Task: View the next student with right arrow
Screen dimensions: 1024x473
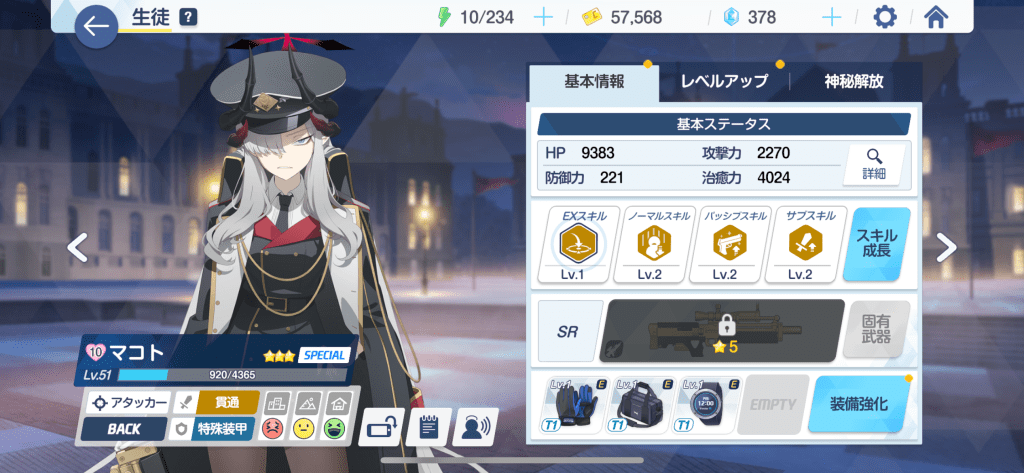Action: tap(946, 246)
